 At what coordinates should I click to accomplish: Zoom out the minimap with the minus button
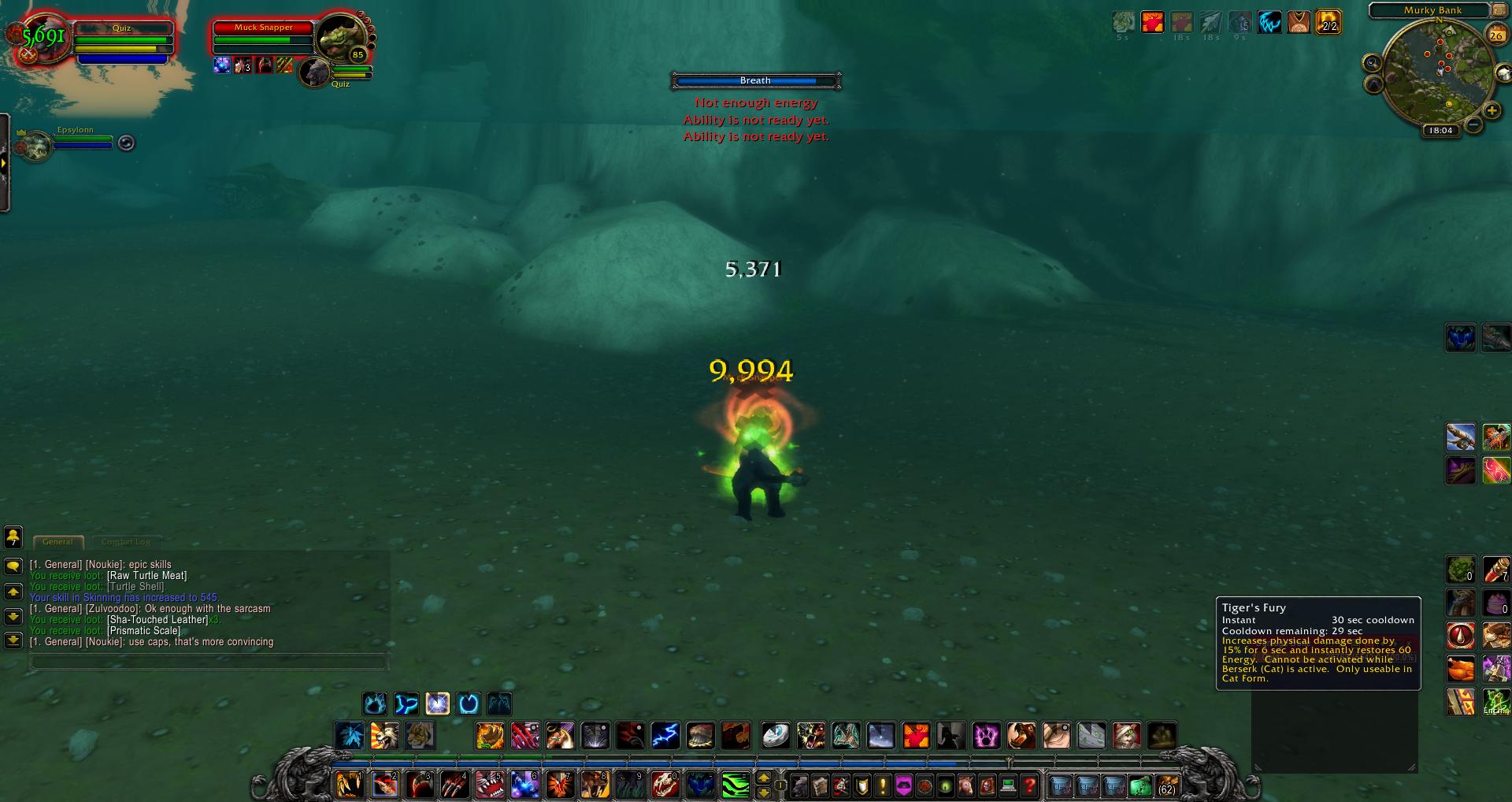[1473, 125]
